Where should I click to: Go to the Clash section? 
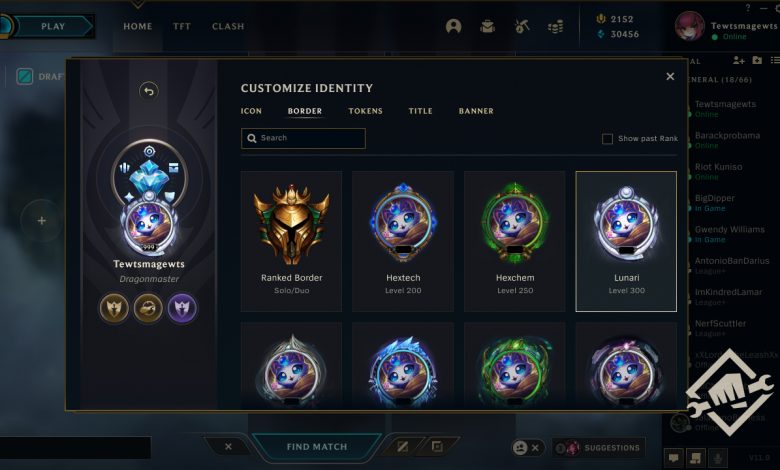228,27
